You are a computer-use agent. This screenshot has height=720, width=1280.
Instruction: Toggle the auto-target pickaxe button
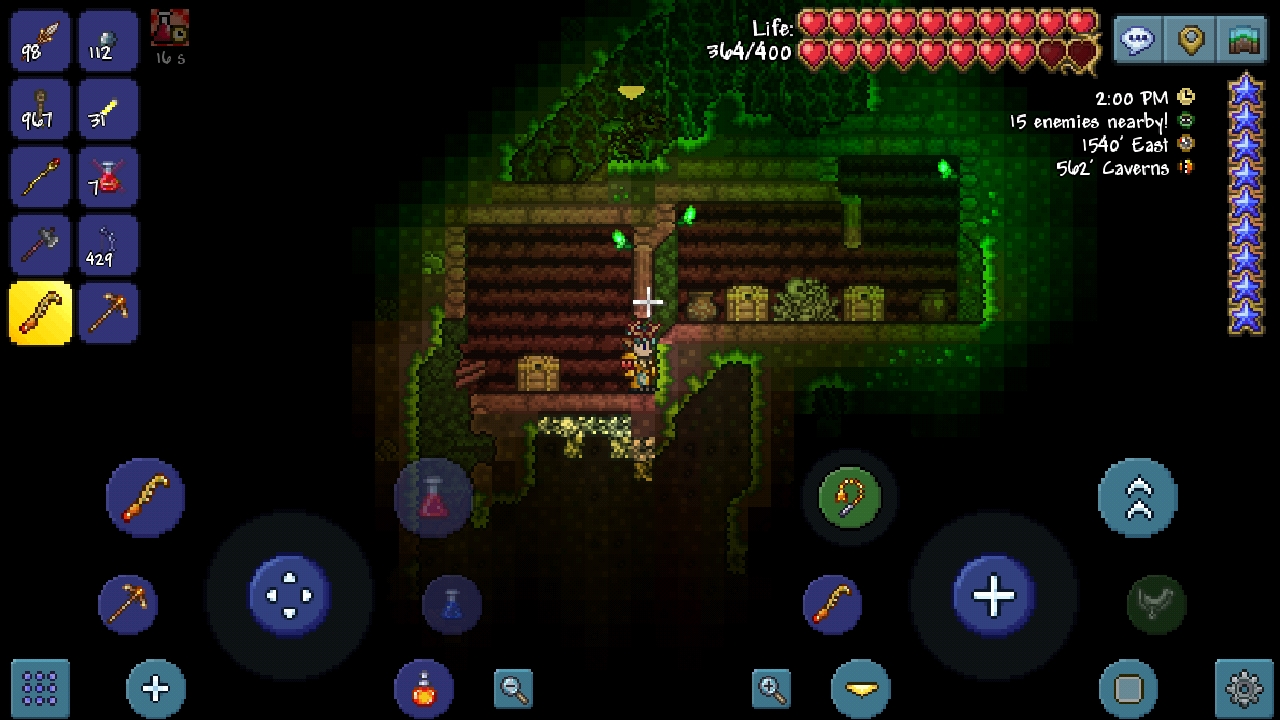click(128, 604)
